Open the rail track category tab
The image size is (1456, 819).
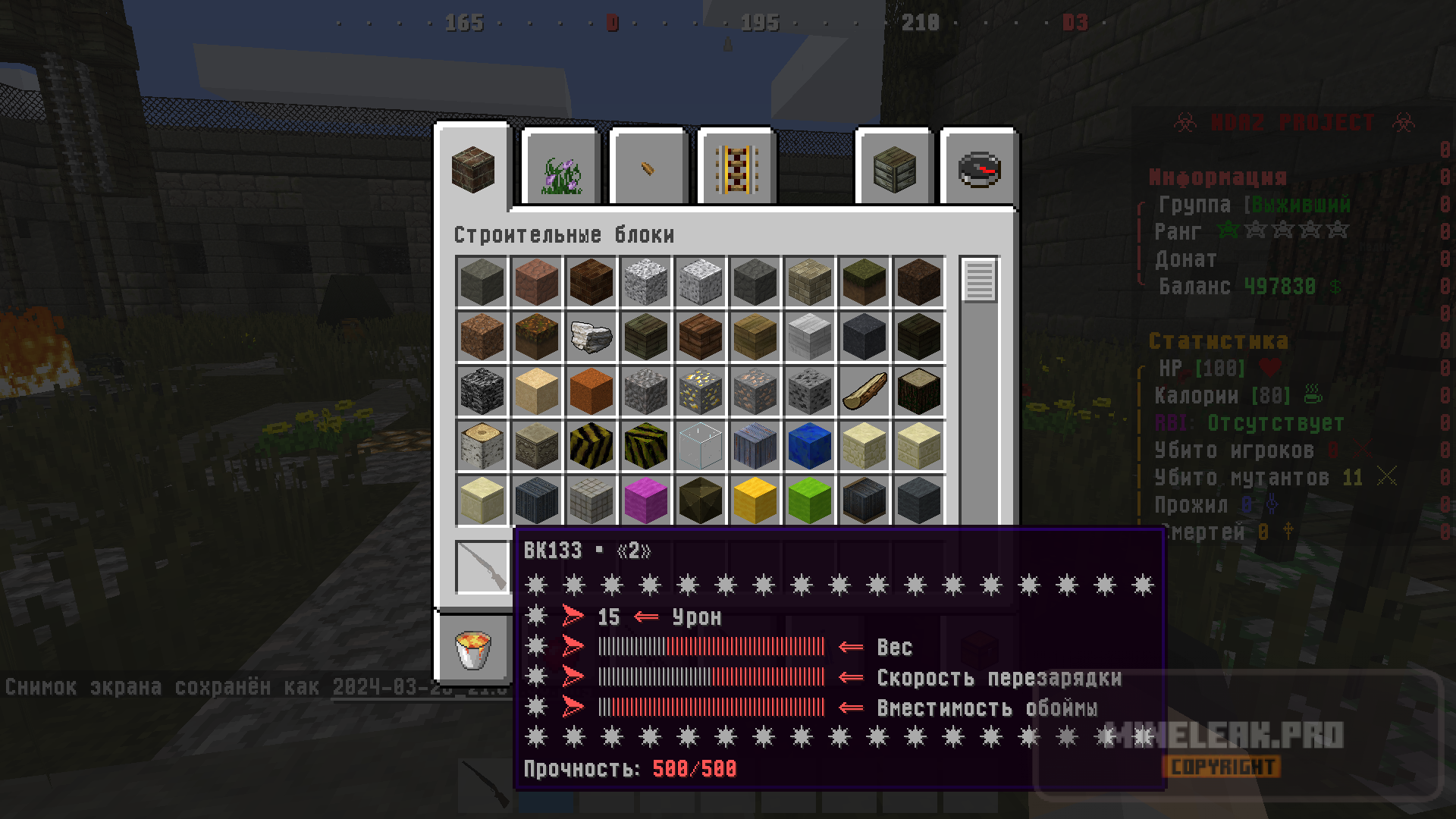(737, 170)
